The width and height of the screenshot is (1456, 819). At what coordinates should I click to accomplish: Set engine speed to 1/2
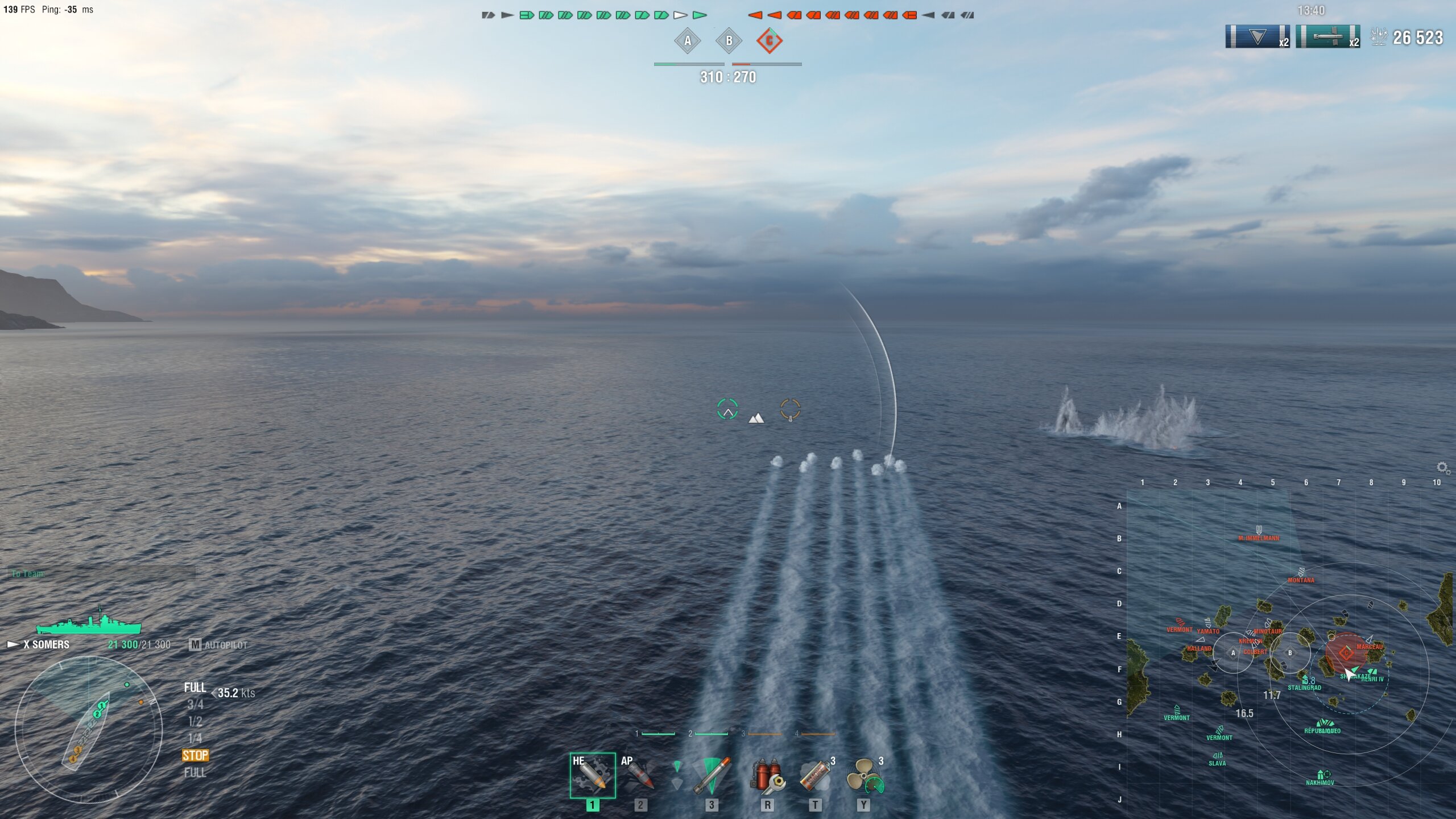(195, 721)
